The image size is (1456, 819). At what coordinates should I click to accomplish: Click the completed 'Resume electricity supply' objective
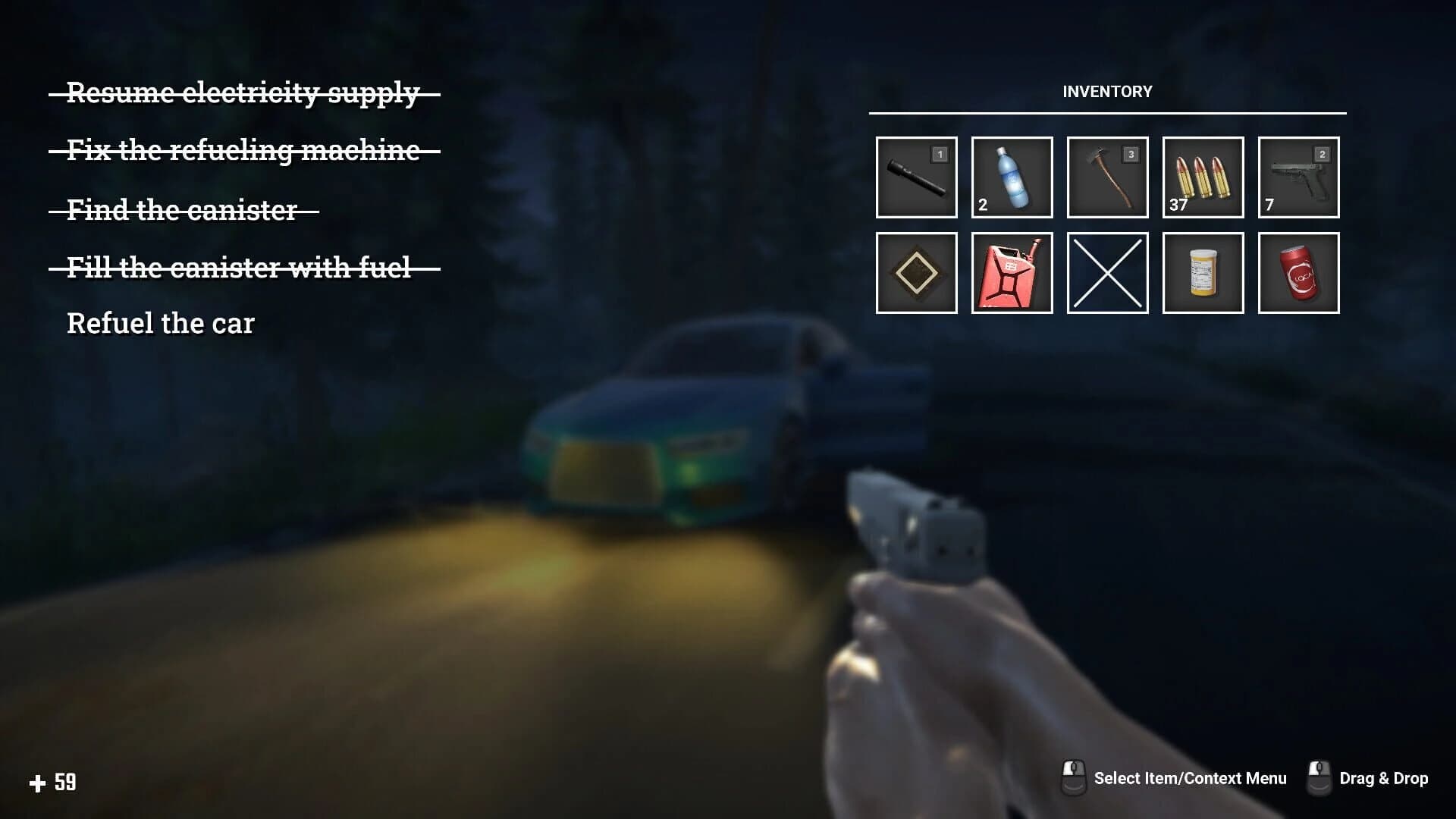pos(243,93)
